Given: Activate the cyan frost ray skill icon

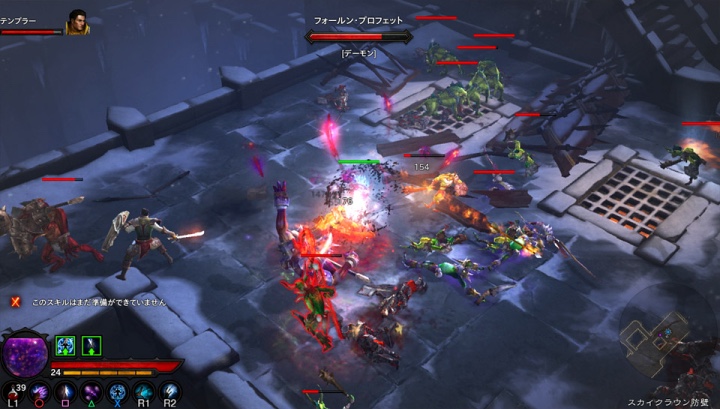Looking at the screenshot, I should [144, 391].
